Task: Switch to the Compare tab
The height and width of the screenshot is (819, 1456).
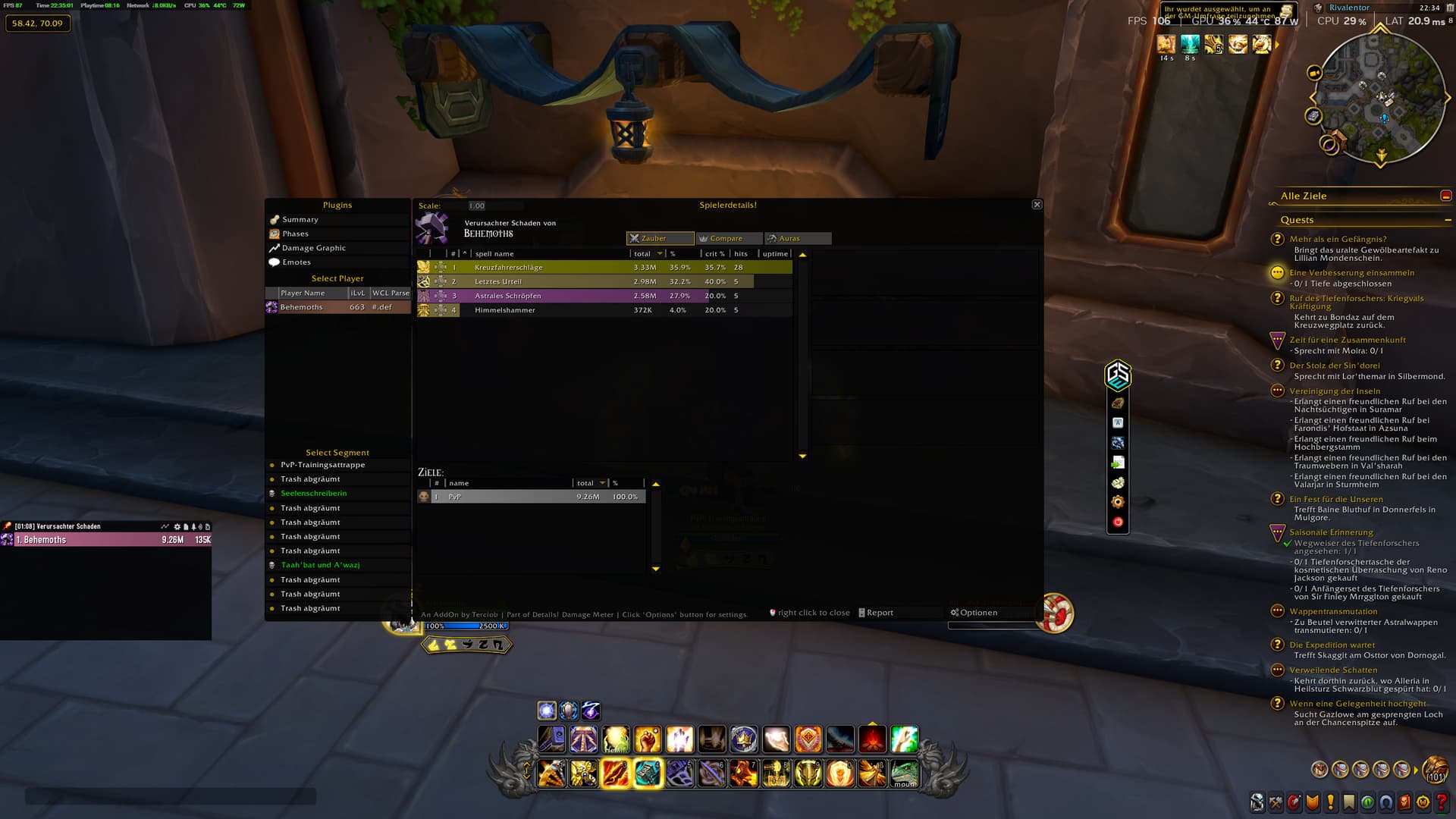Action: [728, 238]
